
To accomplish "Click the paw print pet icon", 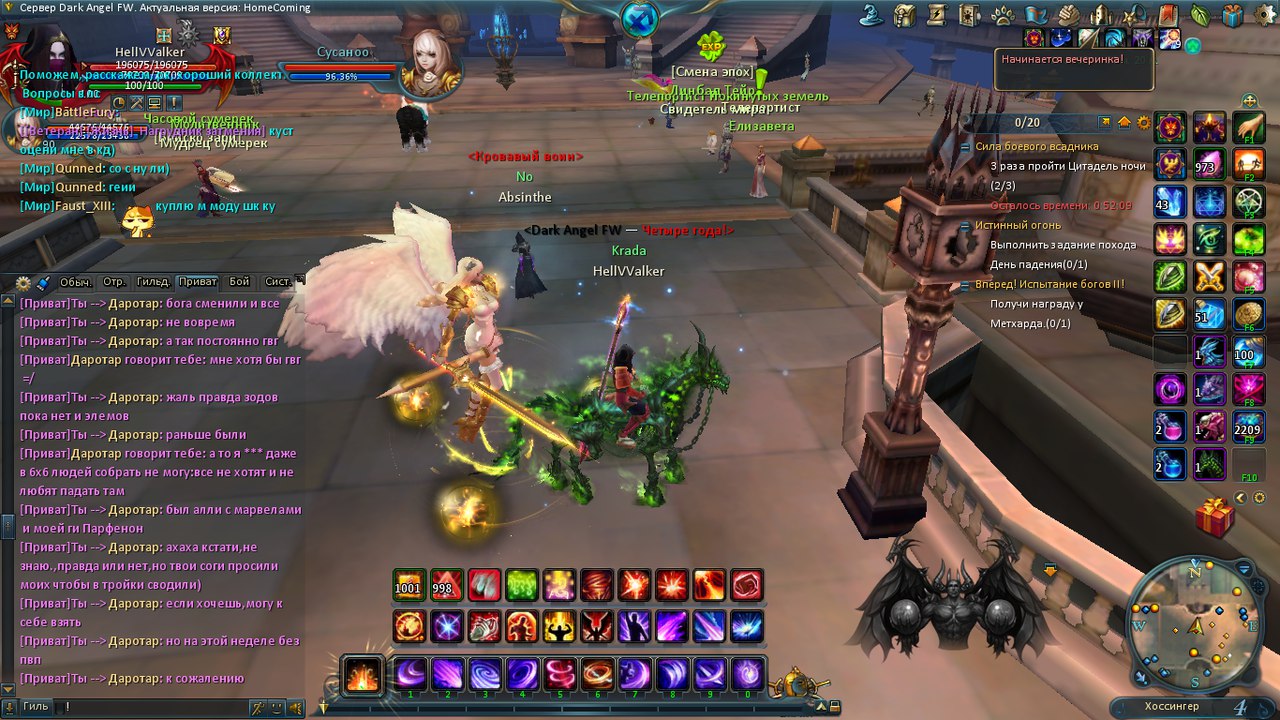I will coord(1001,15).
